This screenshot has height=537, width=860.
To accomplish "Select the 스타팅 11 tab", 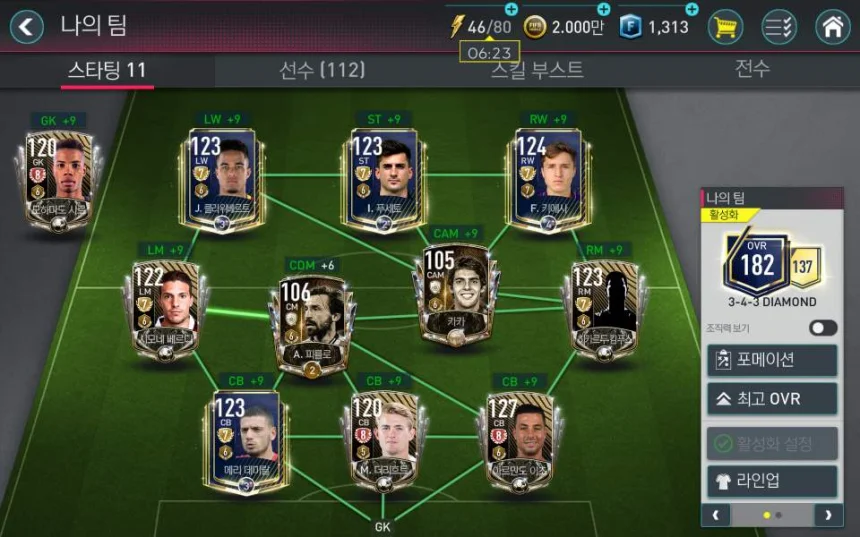I will coord(106,70).
